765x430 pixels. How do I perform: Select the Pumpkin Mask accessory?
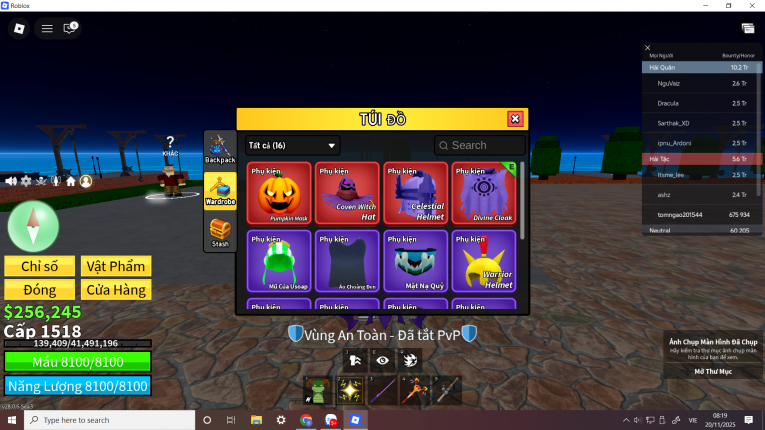point(279,192)
